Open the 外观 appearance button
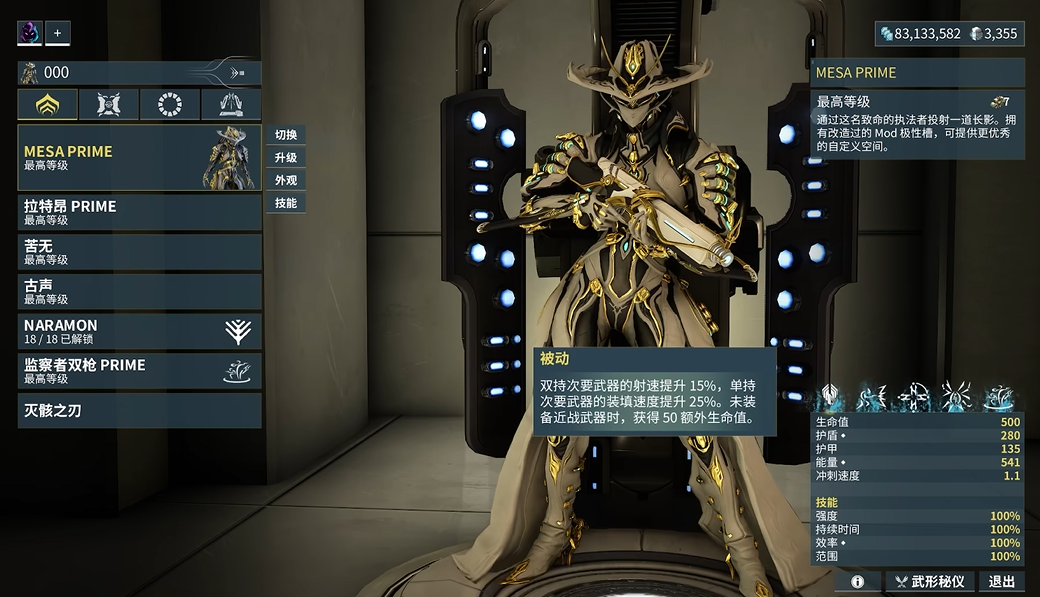 [286, 181]
